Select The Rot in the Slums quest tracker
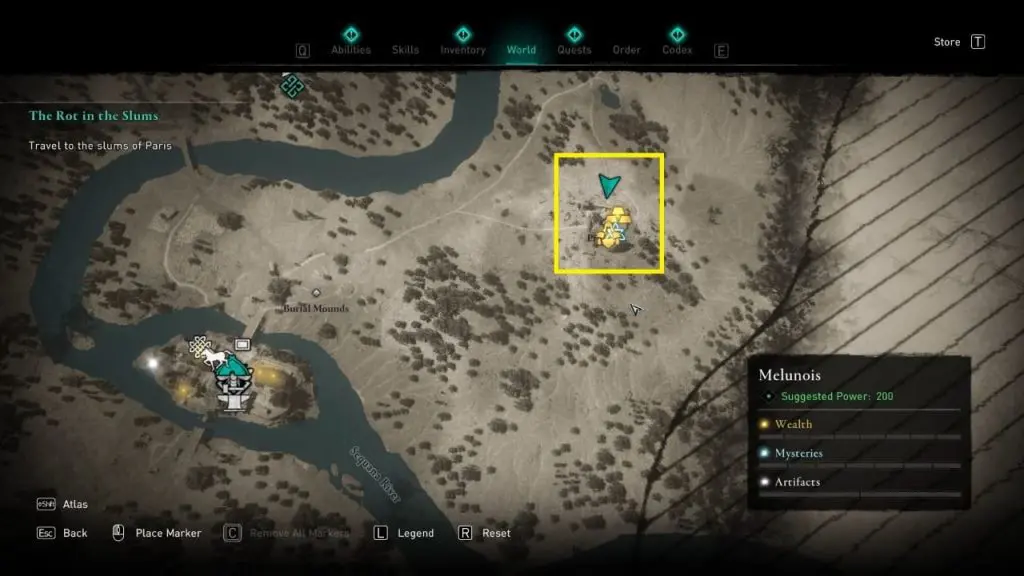1024x576 pixels. [94, 116]
